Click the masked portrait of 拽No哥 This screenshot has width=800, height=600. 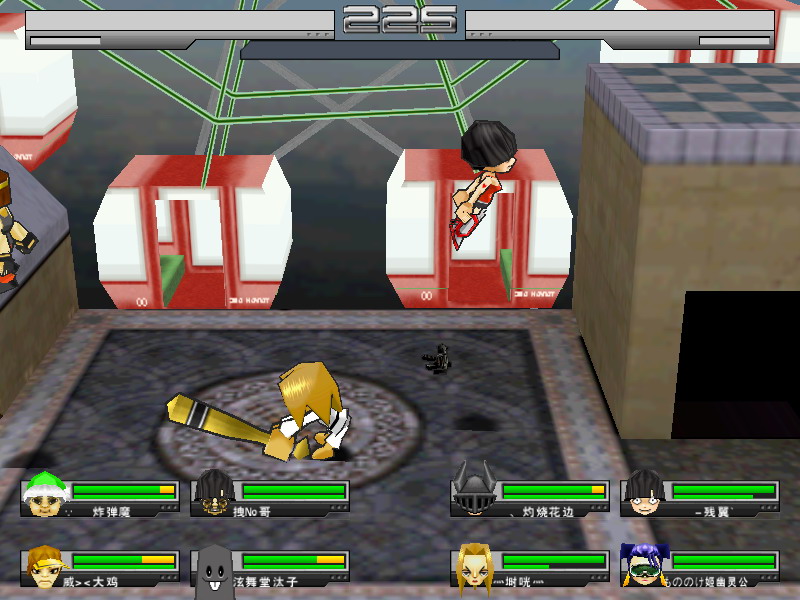213,493
